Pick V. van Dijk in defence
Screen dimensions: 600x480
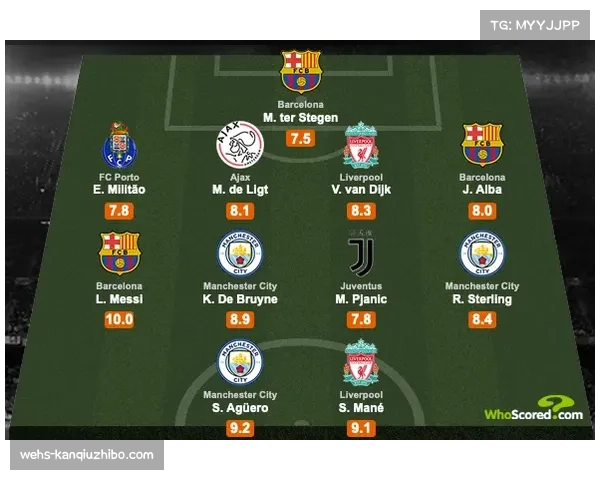(360, 188)
